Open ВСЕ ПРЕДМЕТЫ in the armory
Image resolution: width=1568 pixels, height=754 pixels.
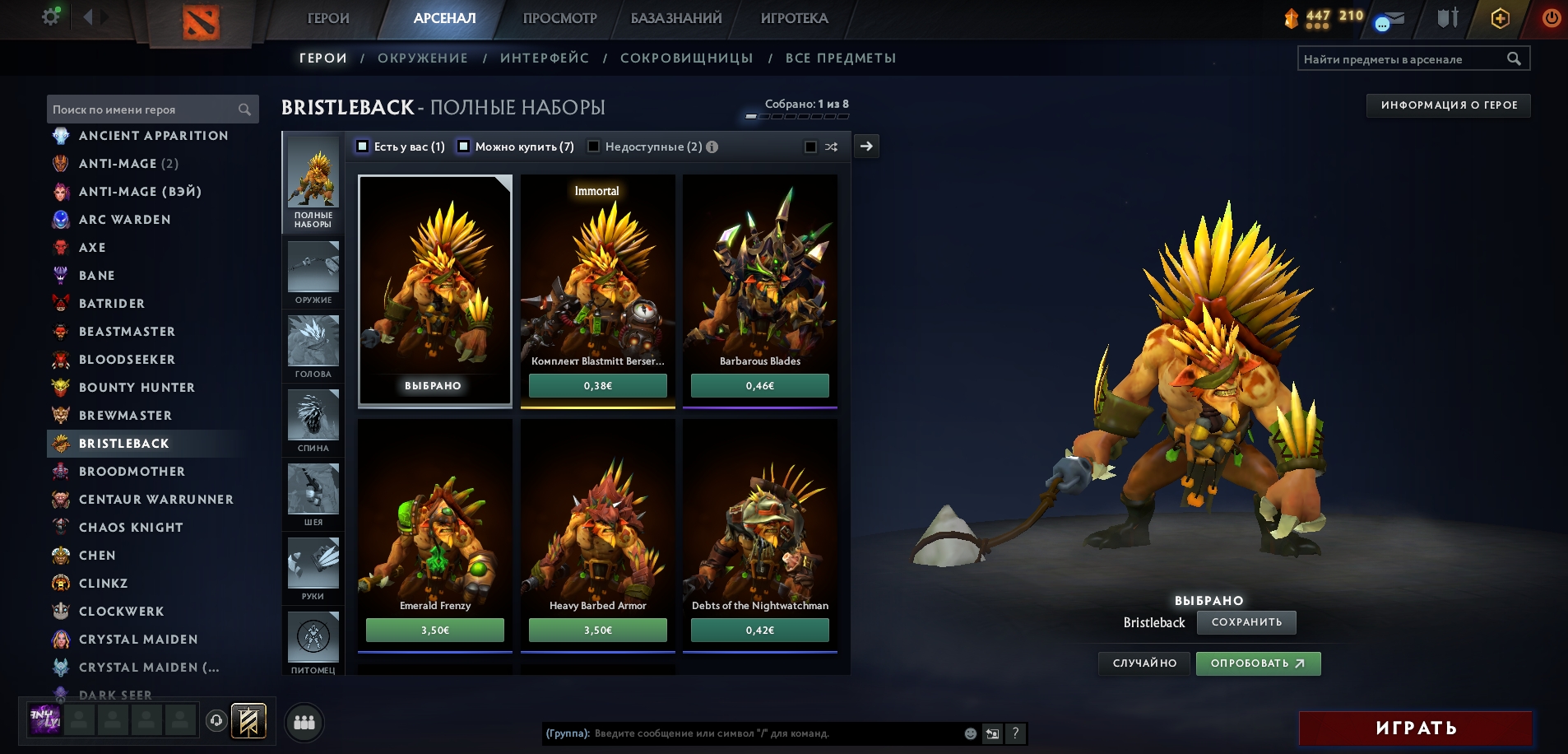click(840, 58)
